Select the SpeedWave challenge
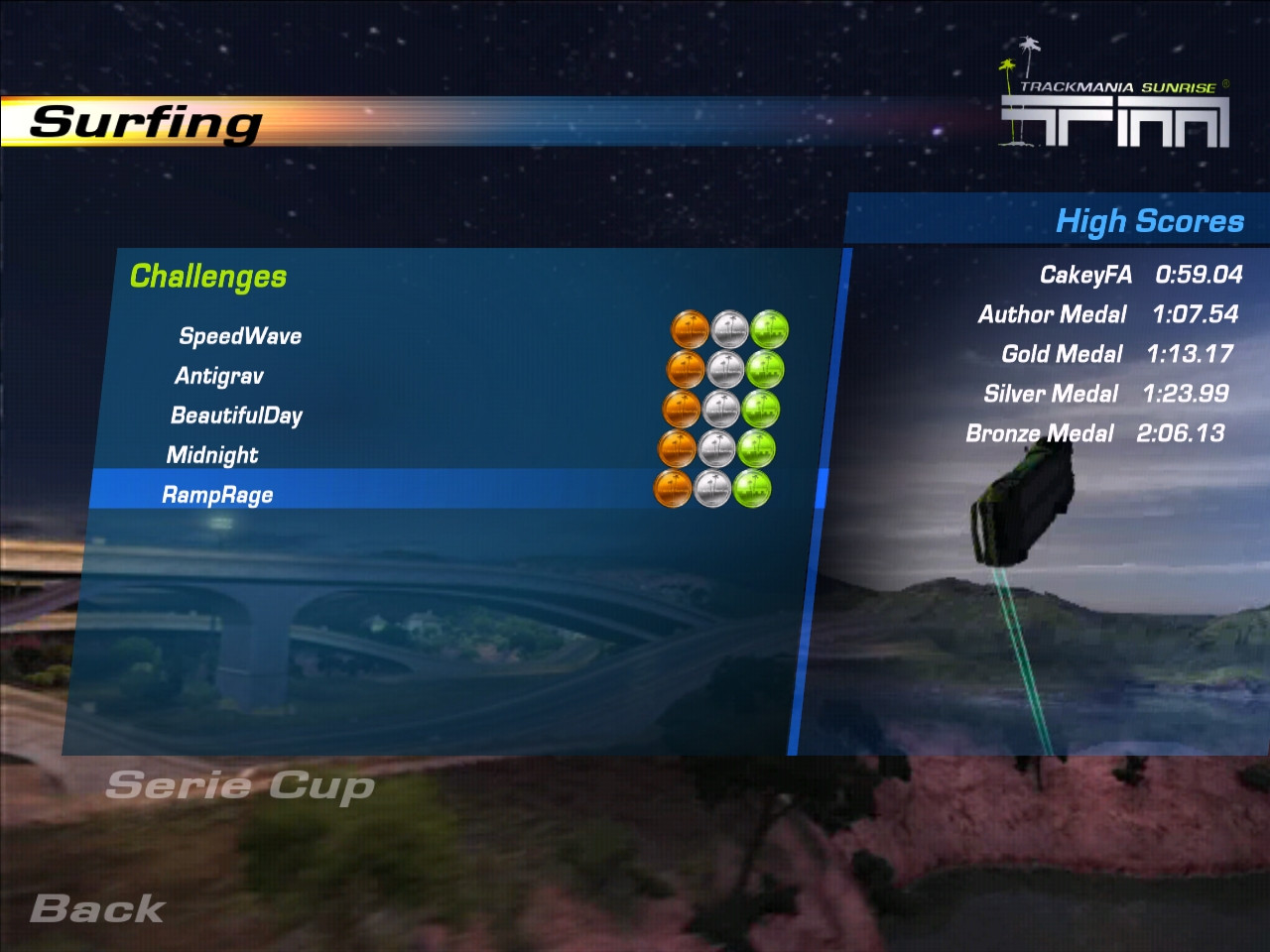 coord(240,336)
